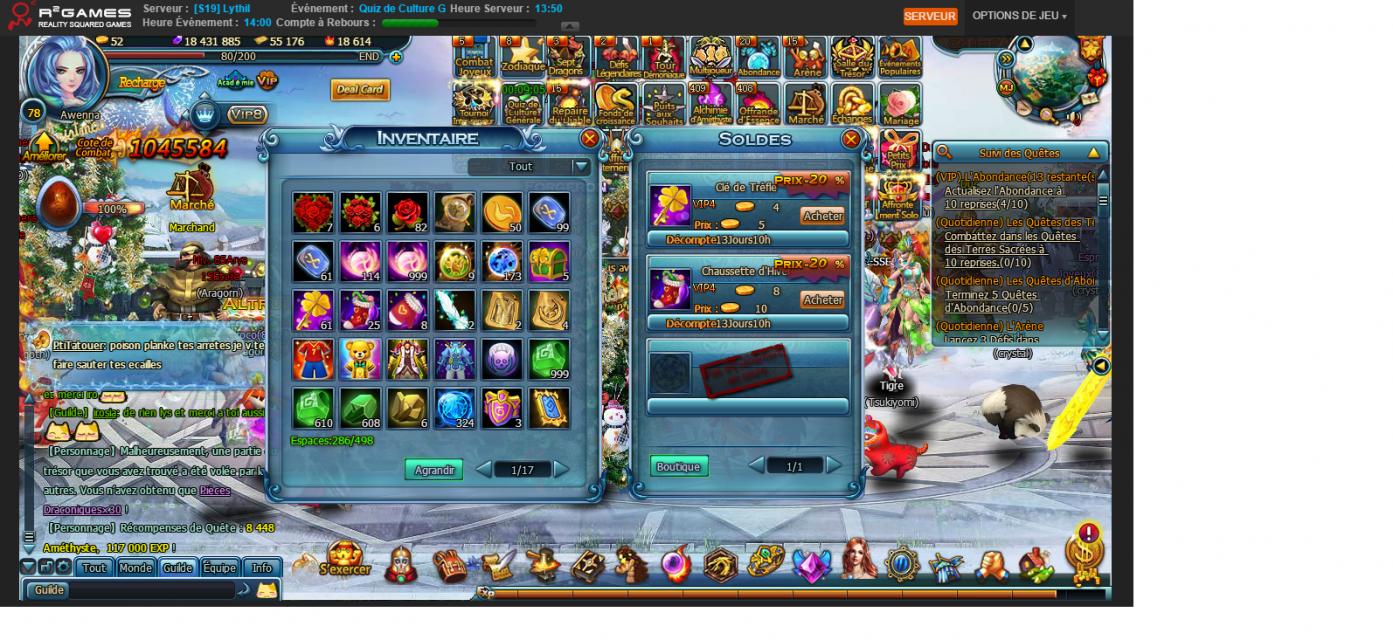Switch chat to the Monde tab

coord(135,568)
